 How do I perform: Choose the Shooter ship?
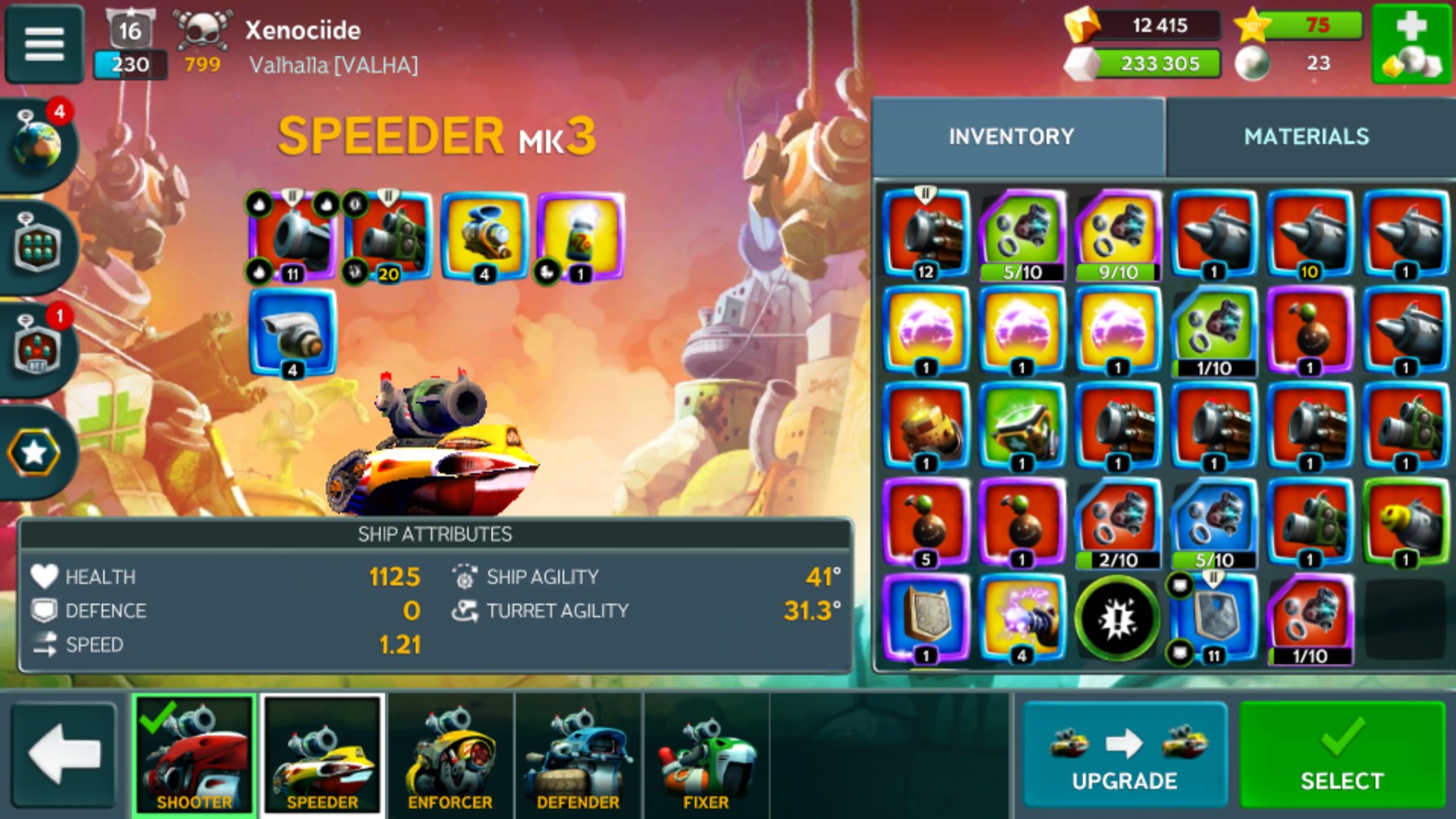pos(194,755)
